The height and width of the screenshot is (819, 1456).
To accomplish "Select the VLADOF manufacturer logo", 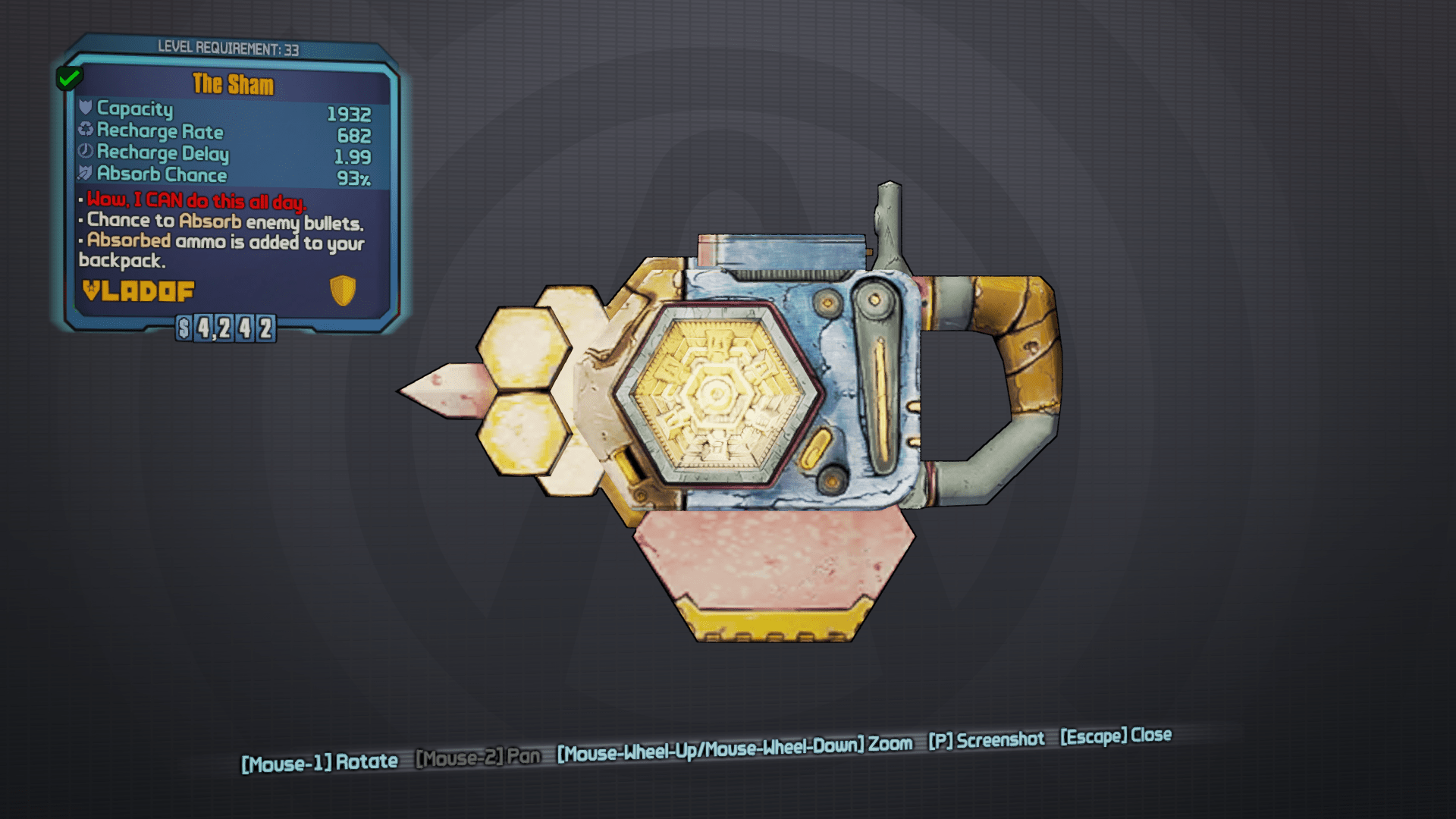I will pos(136,290).
